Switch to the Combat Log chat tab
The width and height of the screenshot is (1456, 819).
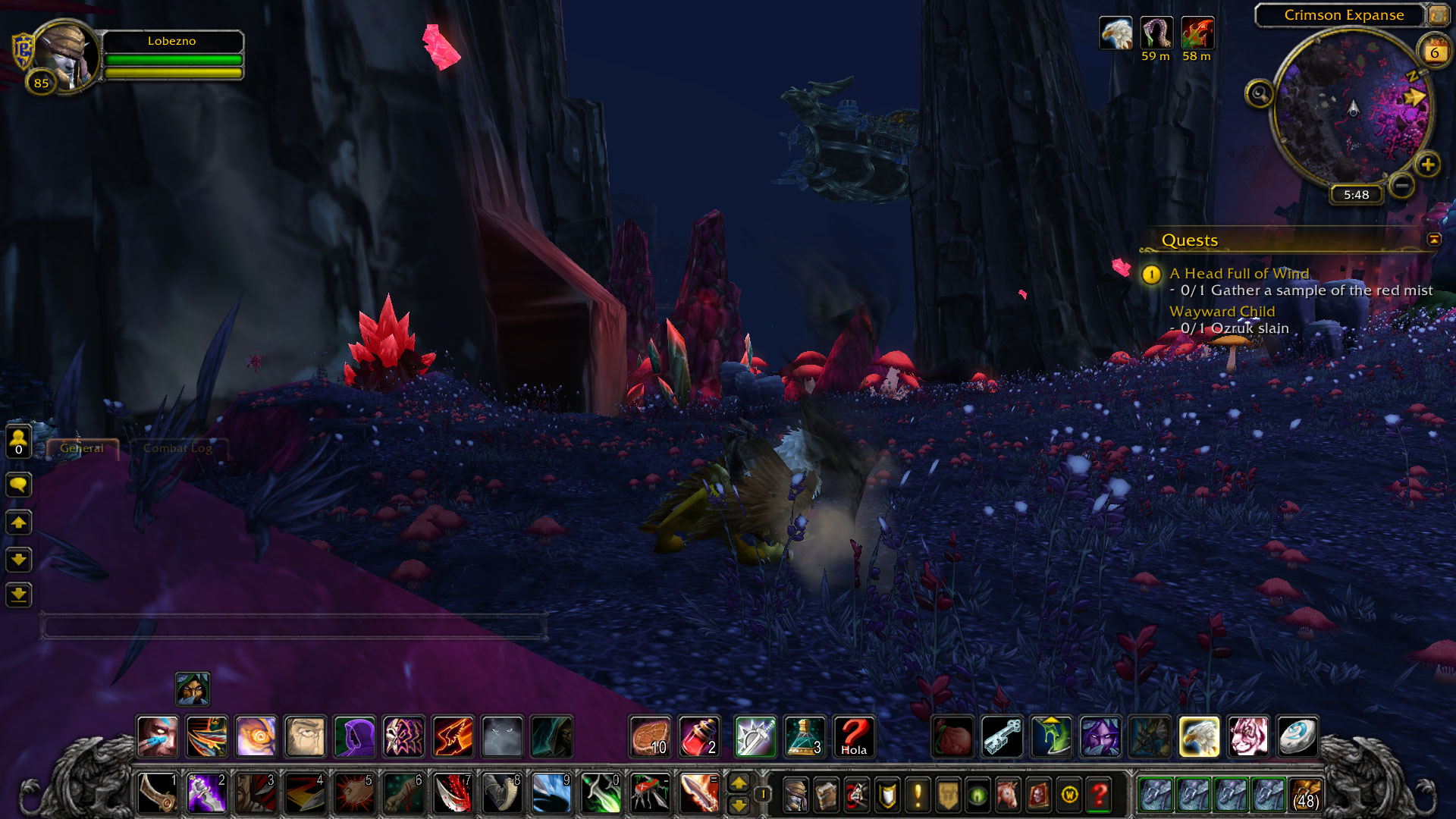[177, 448]
